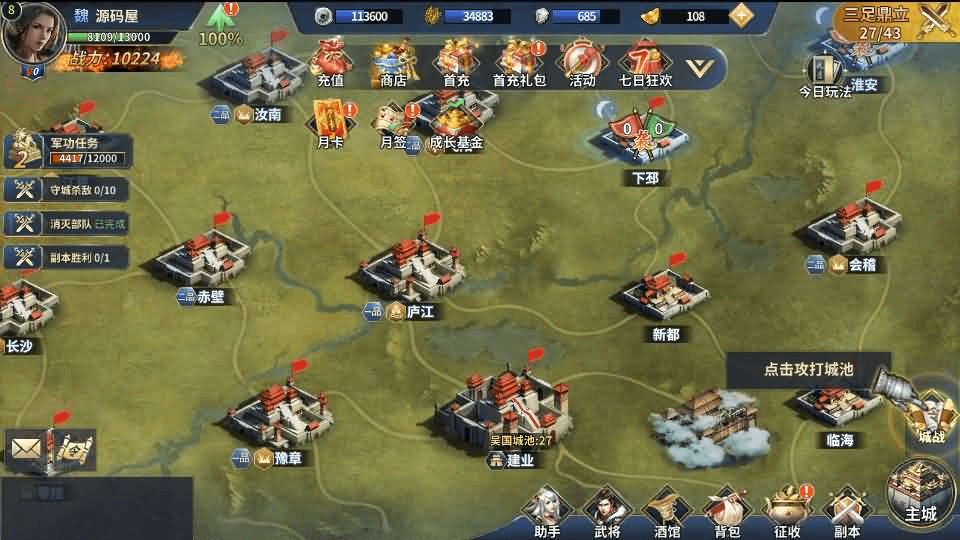Open the 军功任务 merit quest tracker
960x540 pixels.
[x=68, y=151]
